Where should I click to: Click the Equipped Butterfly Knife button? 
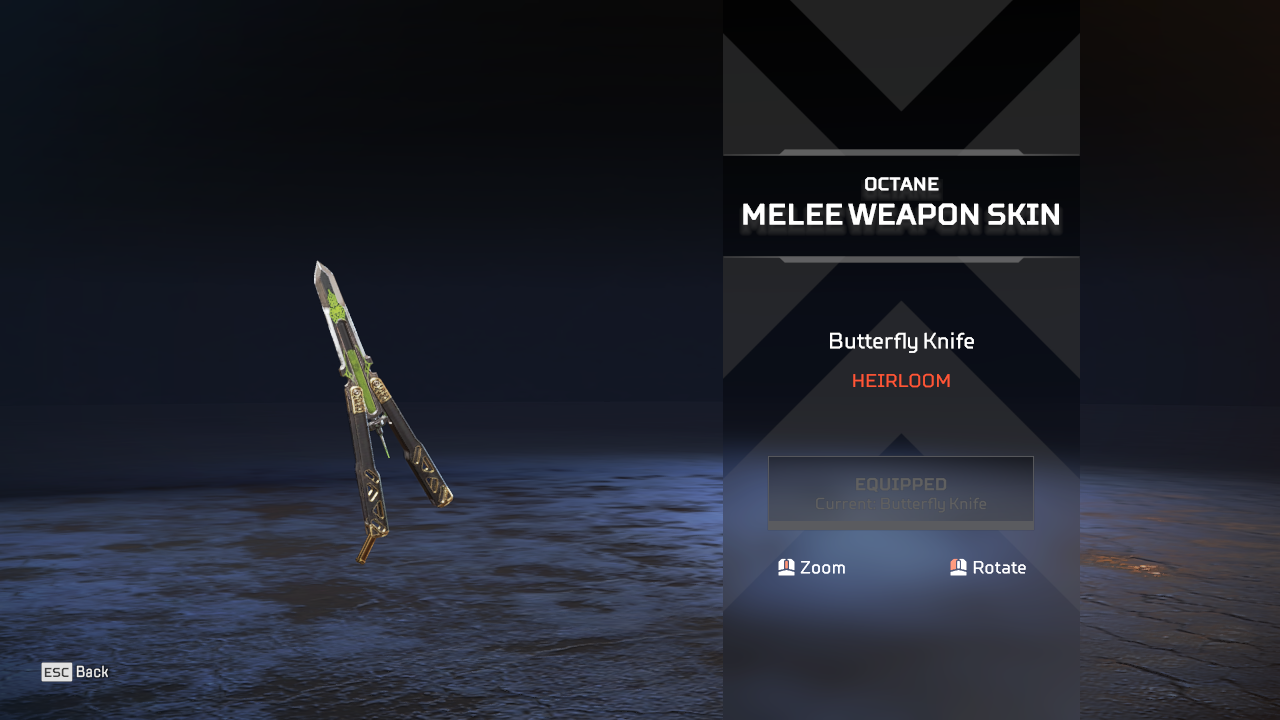click(900, 492)
